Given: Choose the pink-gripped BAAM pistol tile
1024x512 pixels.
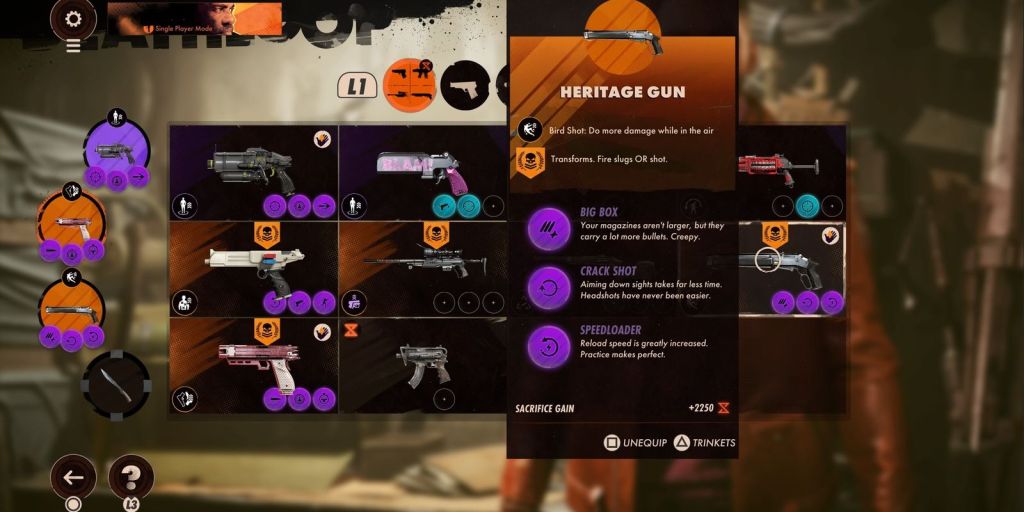Looking at the screenshot, I should (x=422, y=171).
